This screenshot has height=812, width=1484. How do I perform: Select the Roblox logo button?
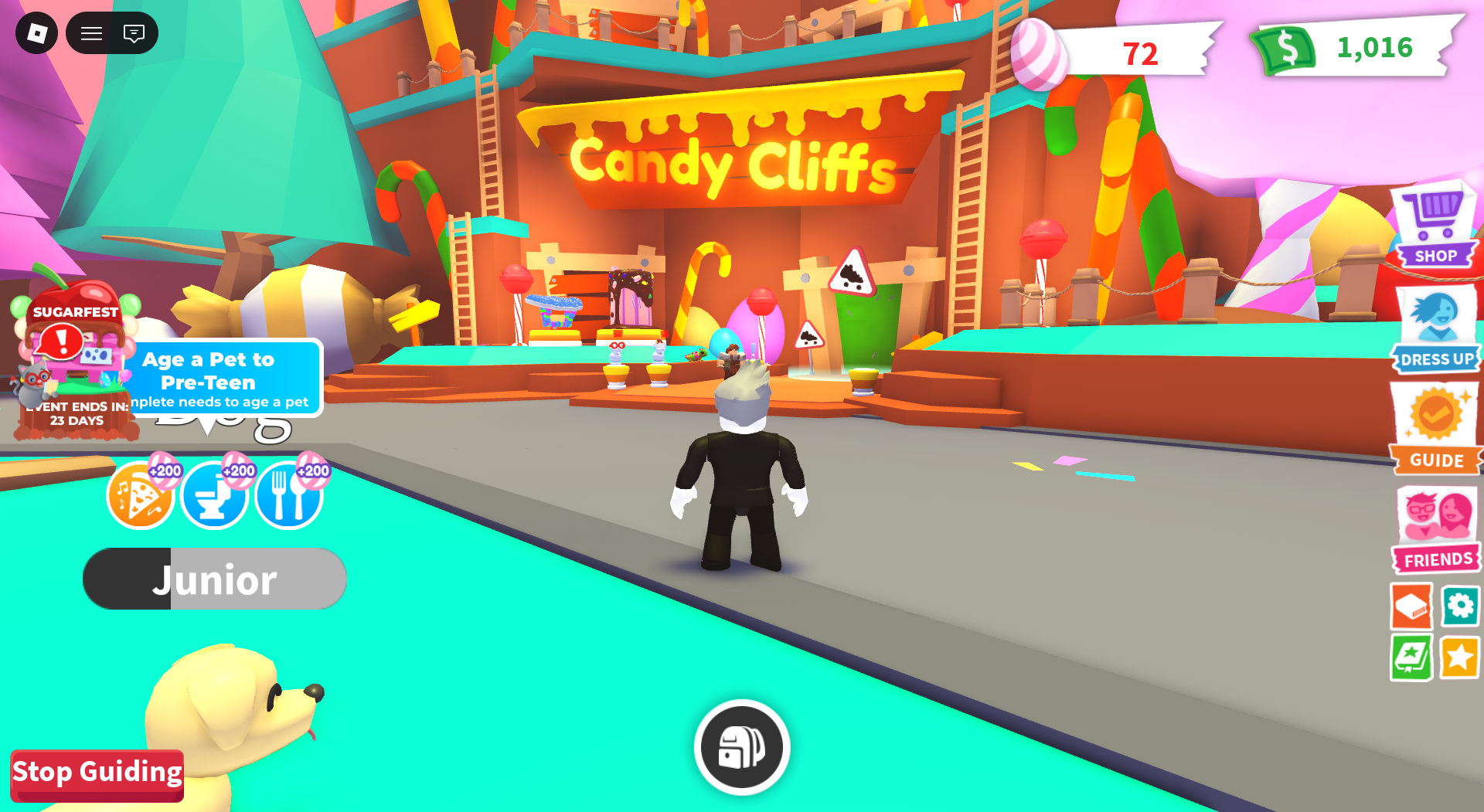(36, 33)
